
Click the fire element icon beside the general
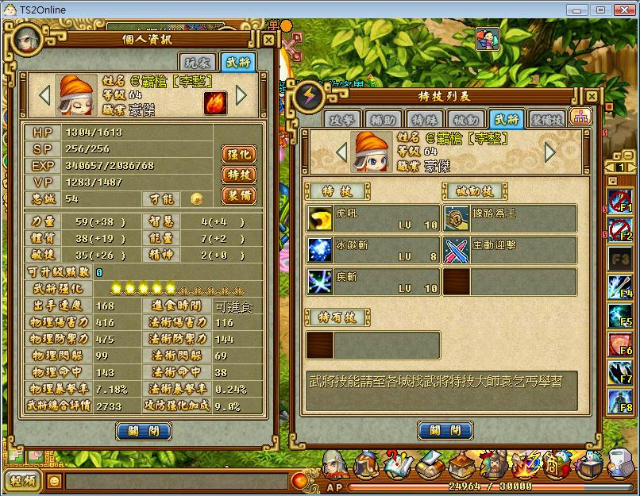click(x=215, y=103)
